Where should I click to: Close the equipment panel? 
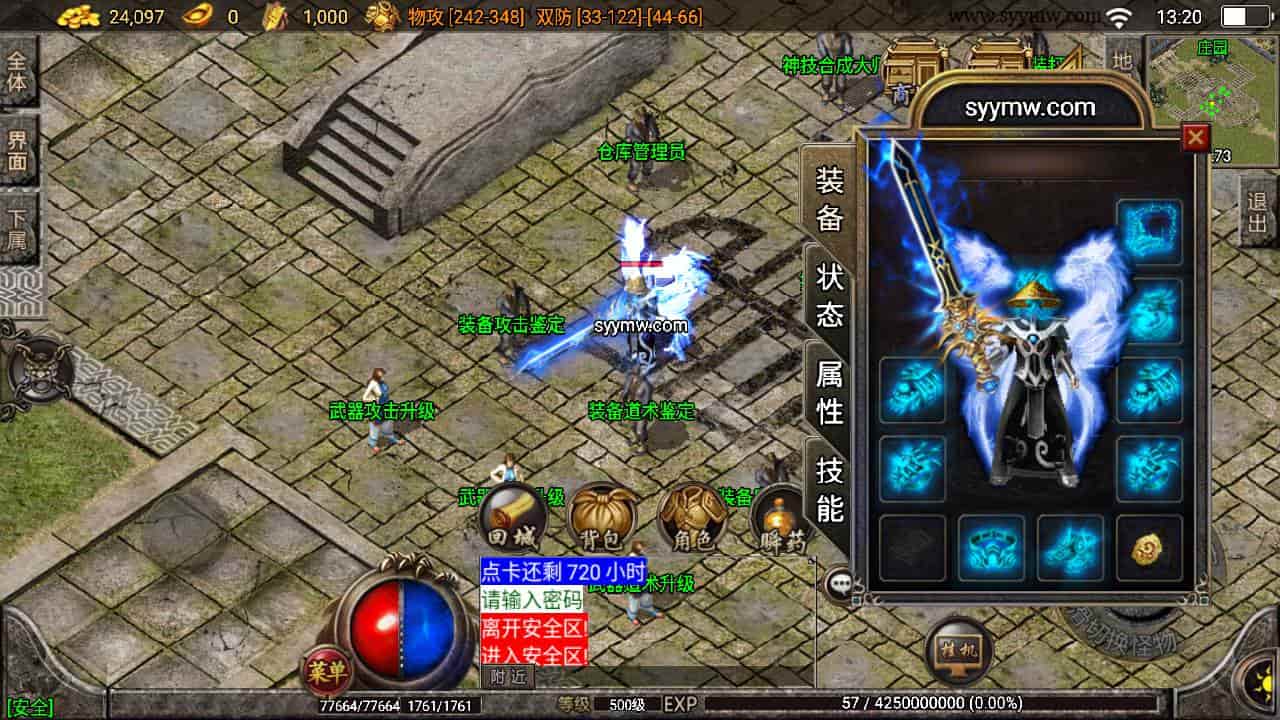[1195, 138]
